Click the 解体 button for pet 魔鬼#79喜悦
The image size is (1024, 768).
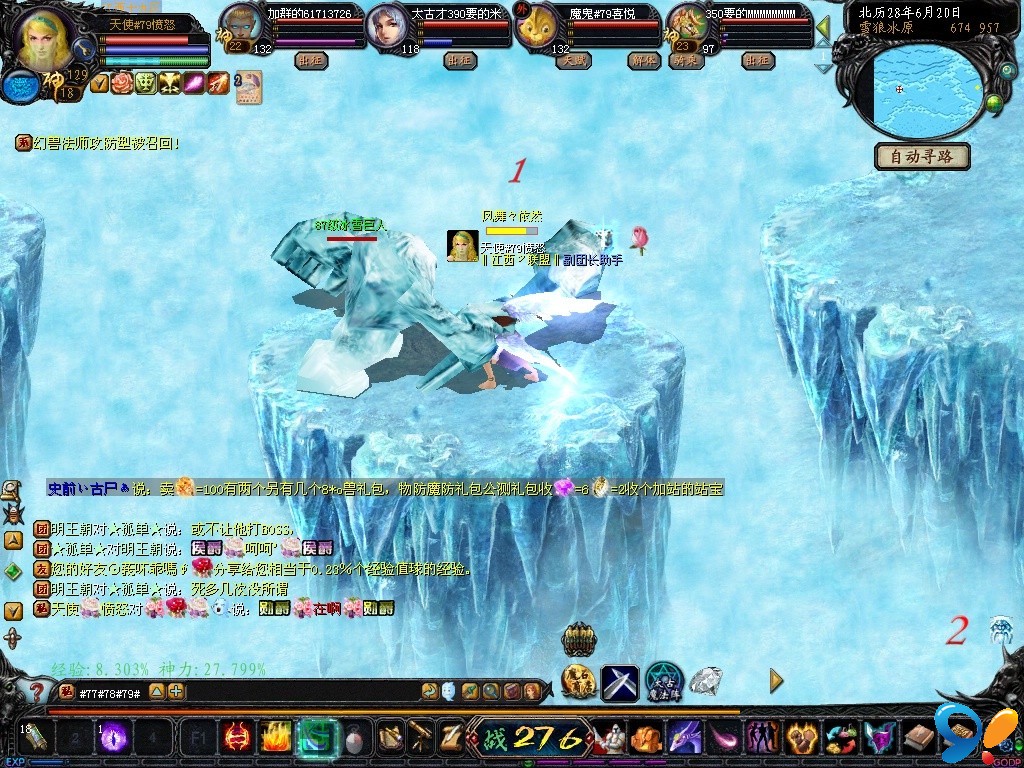click(x=643, y=60)
